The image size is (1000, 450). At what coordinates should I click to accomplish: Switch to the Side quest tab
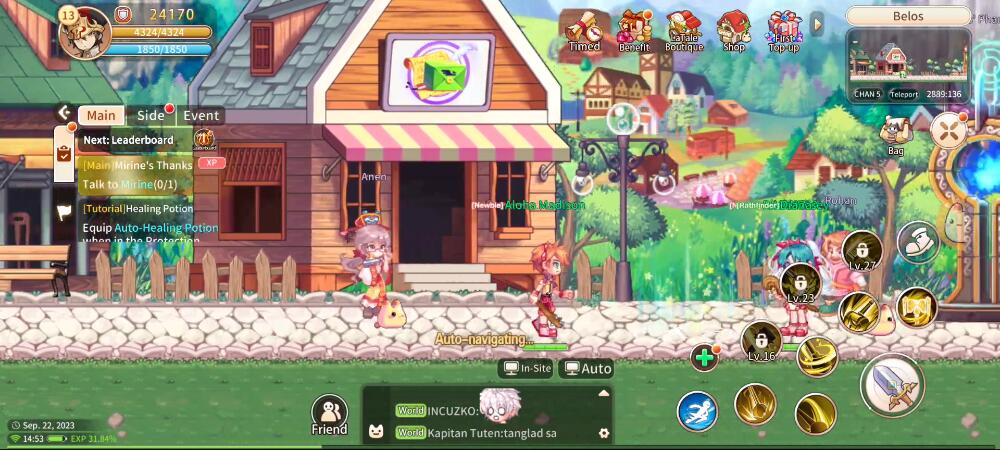click(x=151, y=115)
